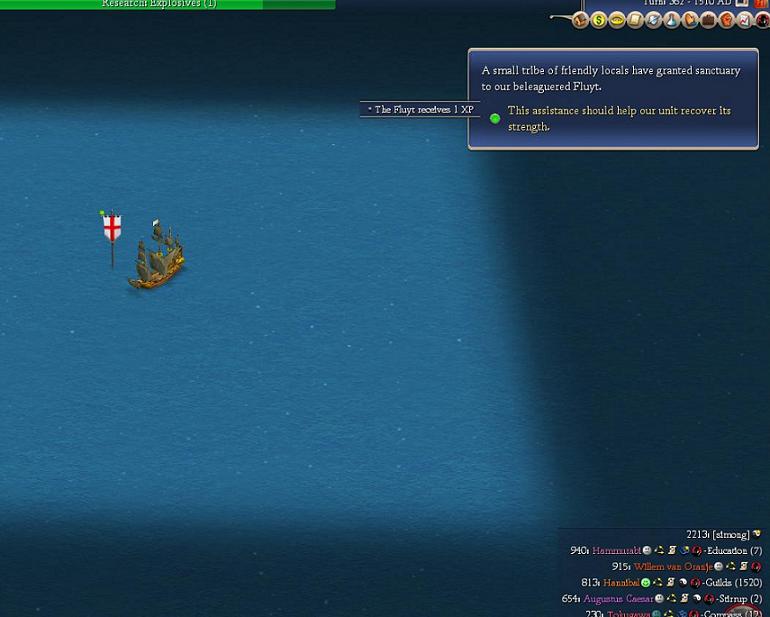Open the Info screen graph icon
770x617 pixels.
click(x=744, y=20)
